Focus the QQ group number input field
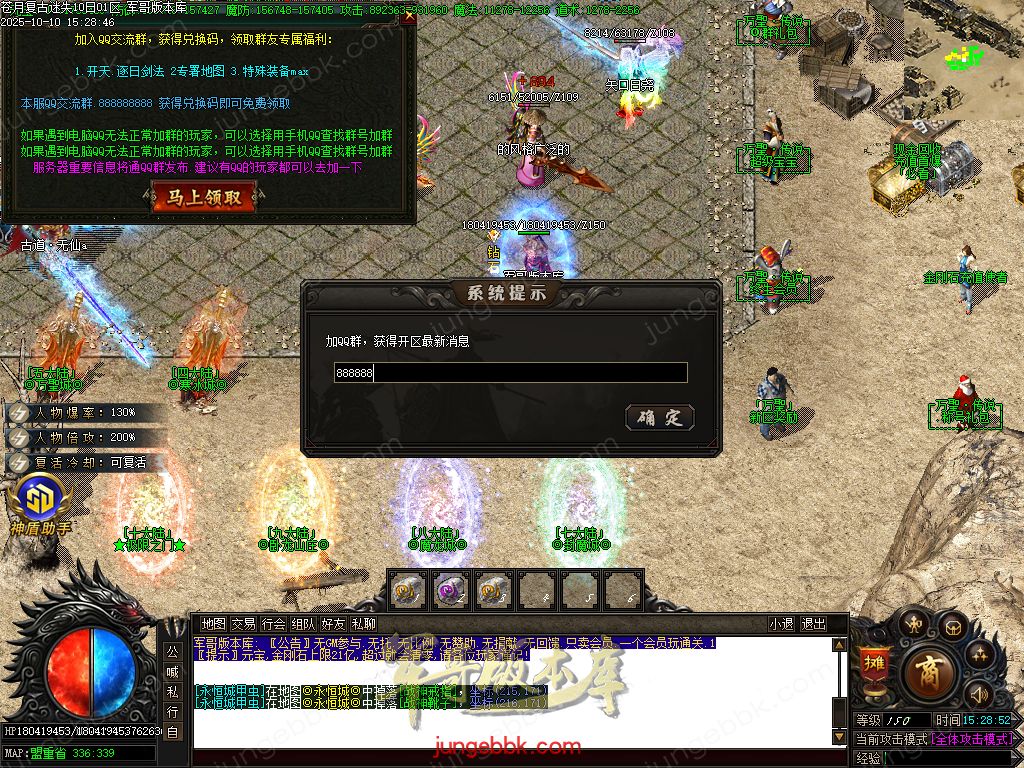This screenshot has height=768, width=1024. (510, 373)
